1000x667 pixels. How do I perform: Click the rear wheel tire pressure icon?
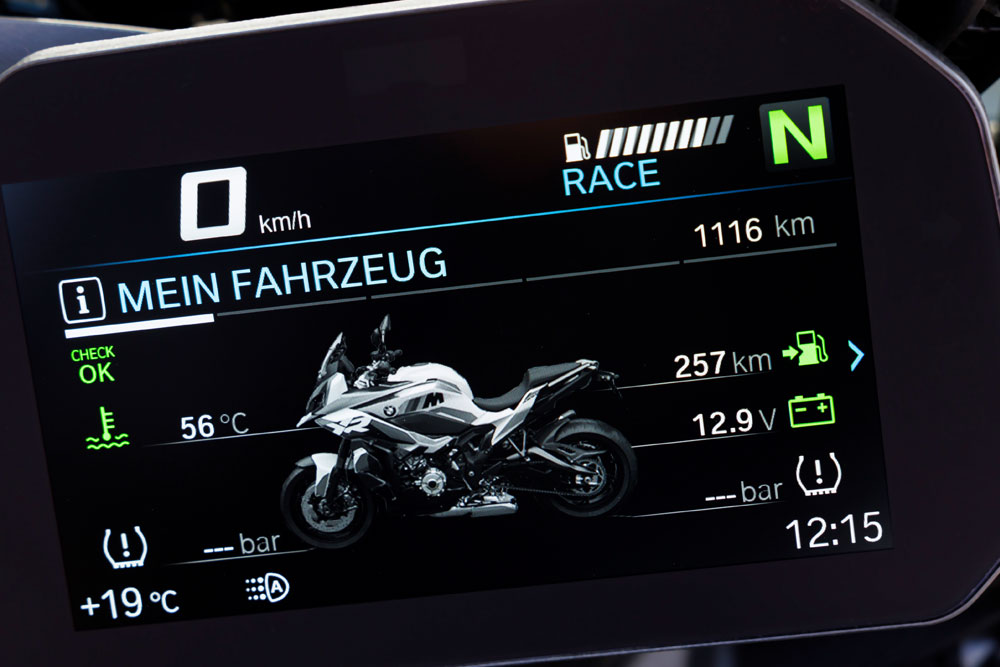[x=818, y=476]
